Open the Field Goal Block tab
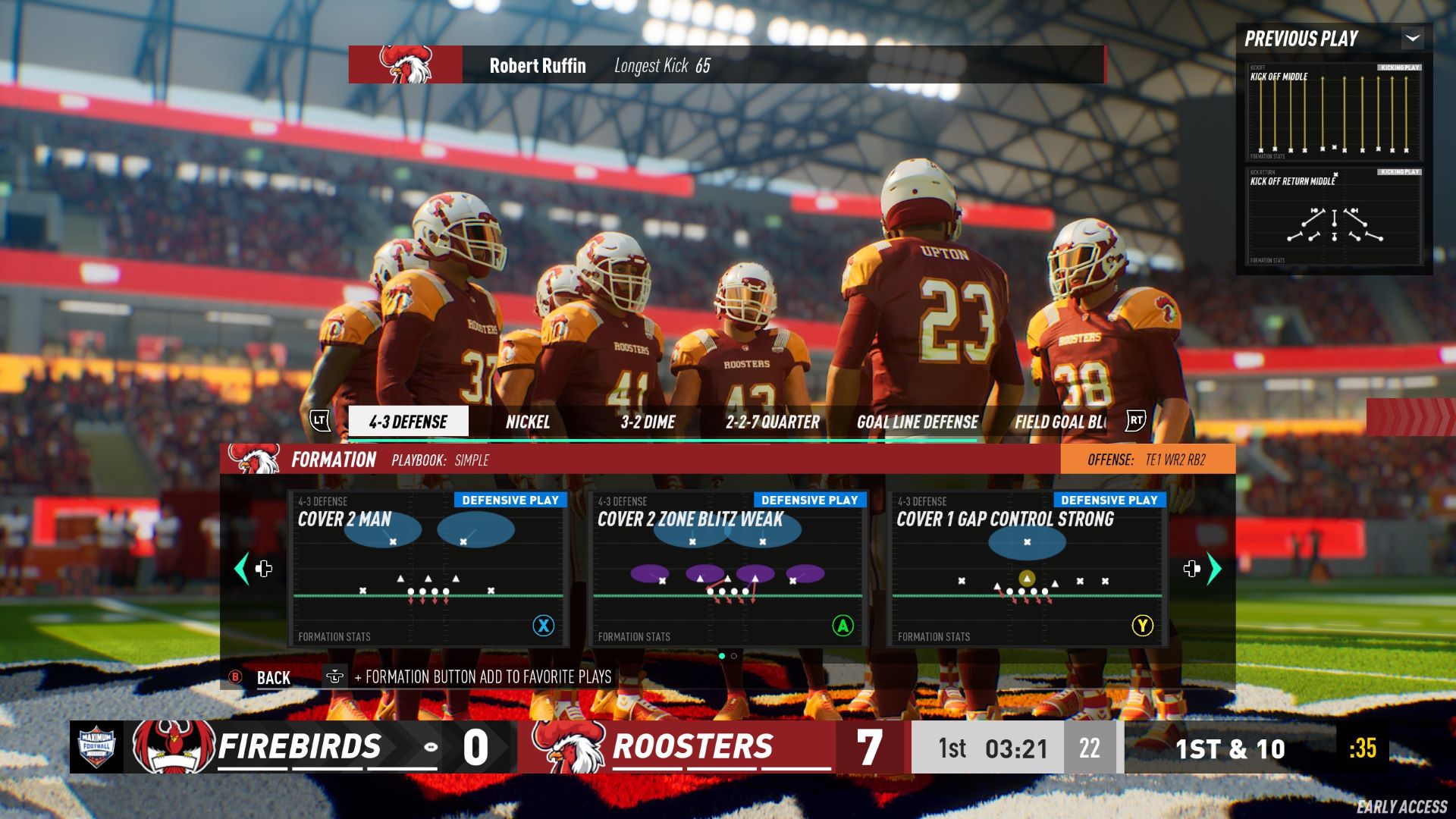Viewport: 1456px width, 819px height. (1059, 422)
